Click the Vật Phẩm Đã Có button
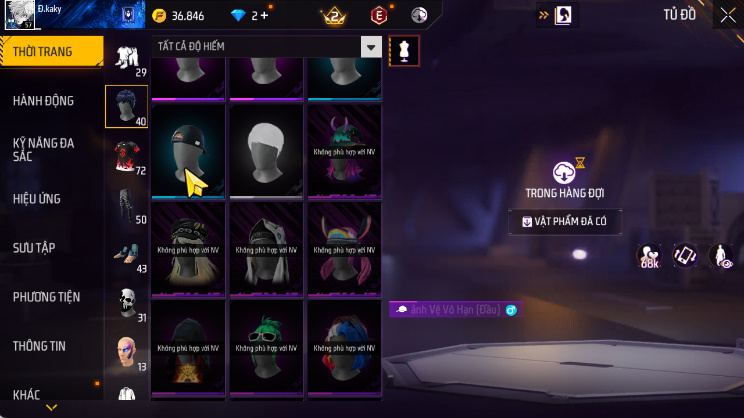The width and height of the screenshot is (744, 418). click(x=565, y=222)
